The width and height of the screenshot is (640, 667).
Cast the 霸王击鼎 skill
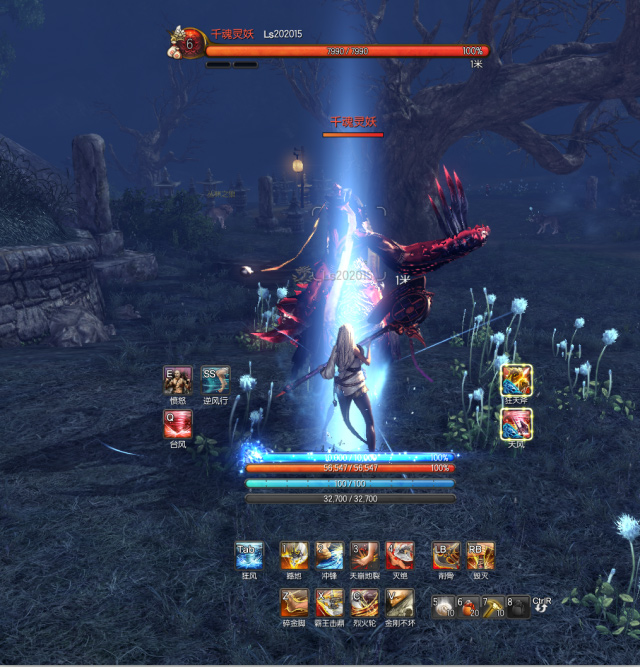click(x=329, y=602)
